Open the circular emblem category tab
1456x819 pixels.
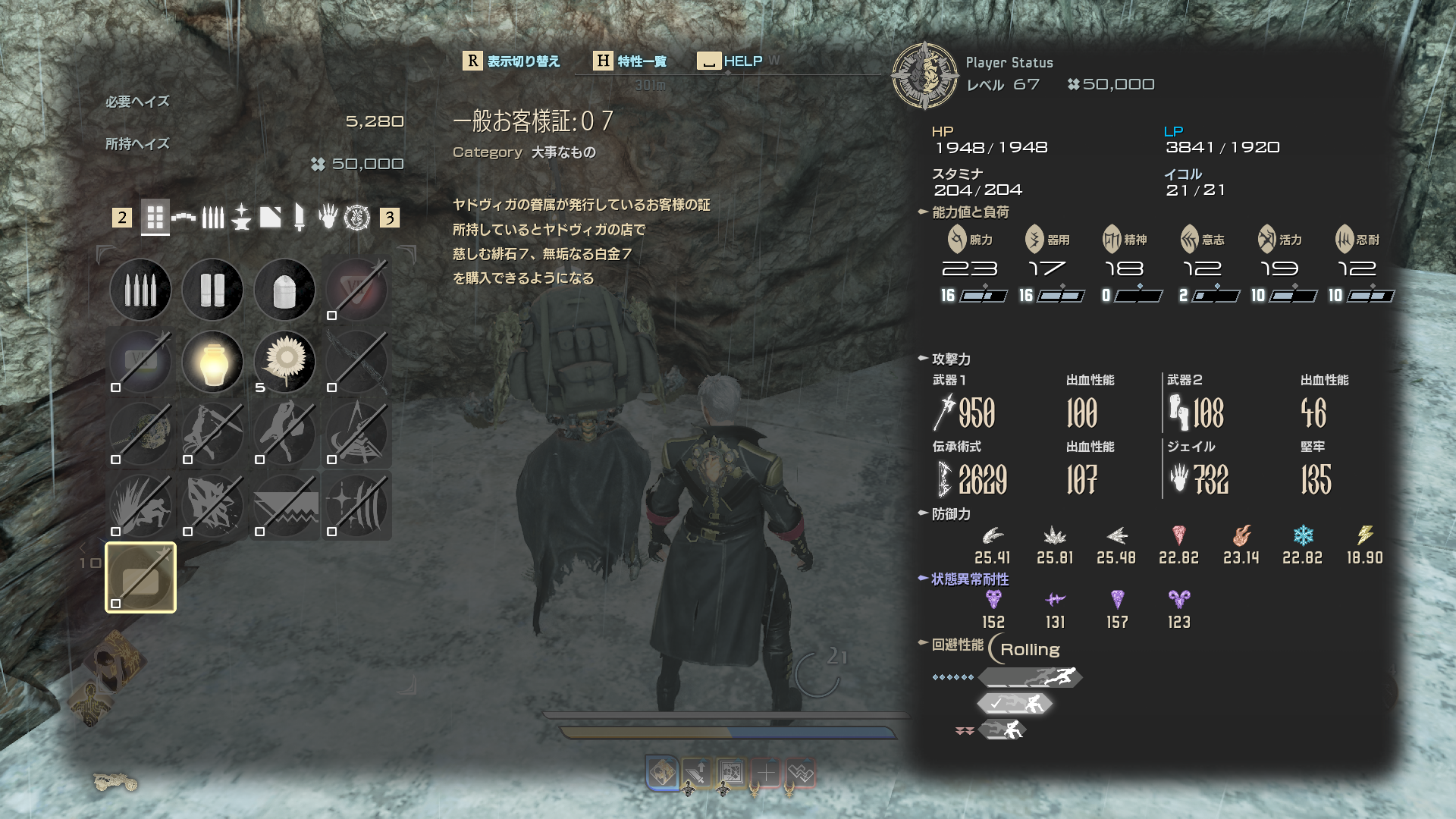point(357,218)
